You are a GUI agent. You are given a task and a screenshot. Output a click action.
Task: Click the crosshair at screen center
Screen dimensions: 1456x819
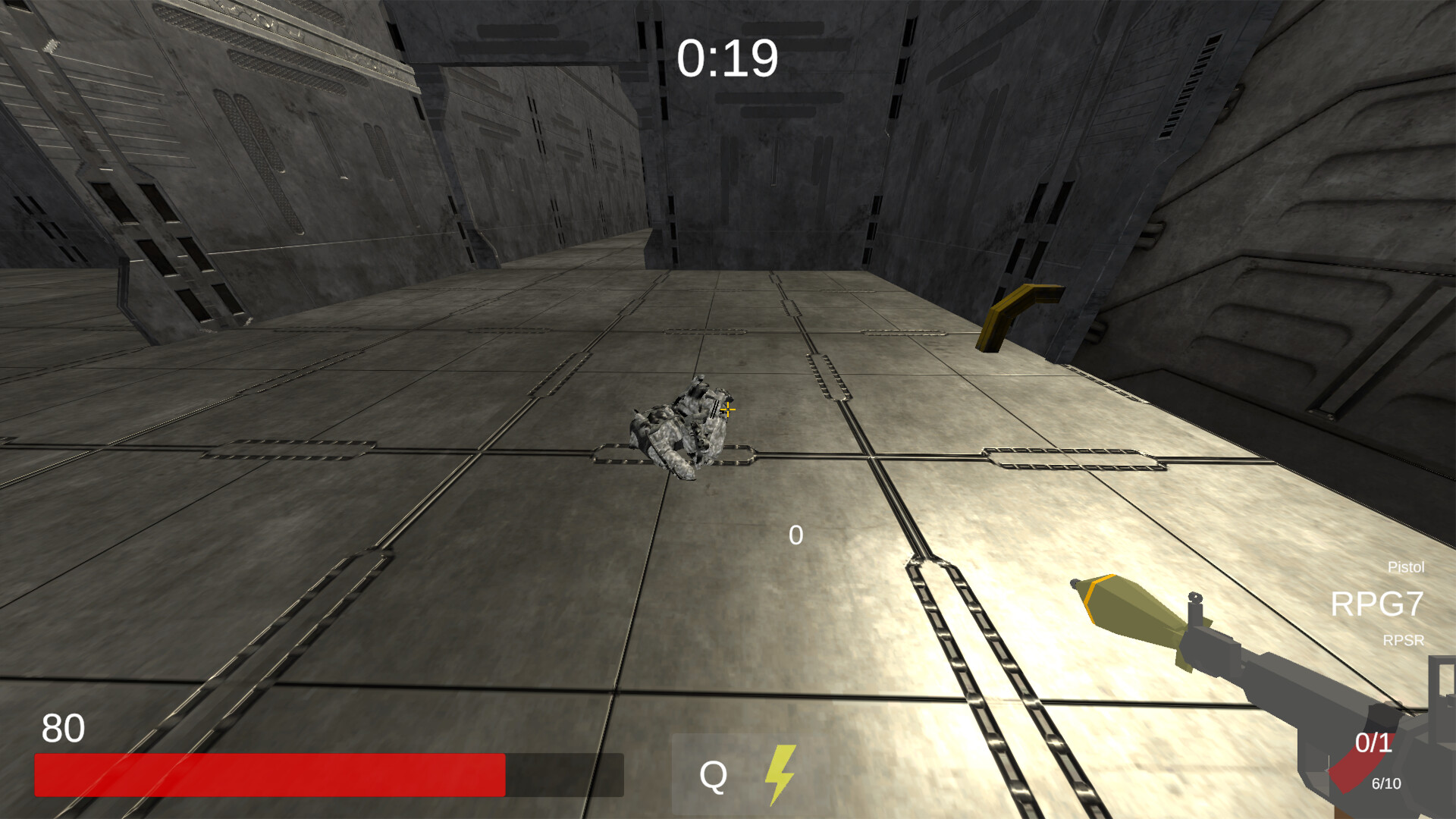click(x=726, y=409)
